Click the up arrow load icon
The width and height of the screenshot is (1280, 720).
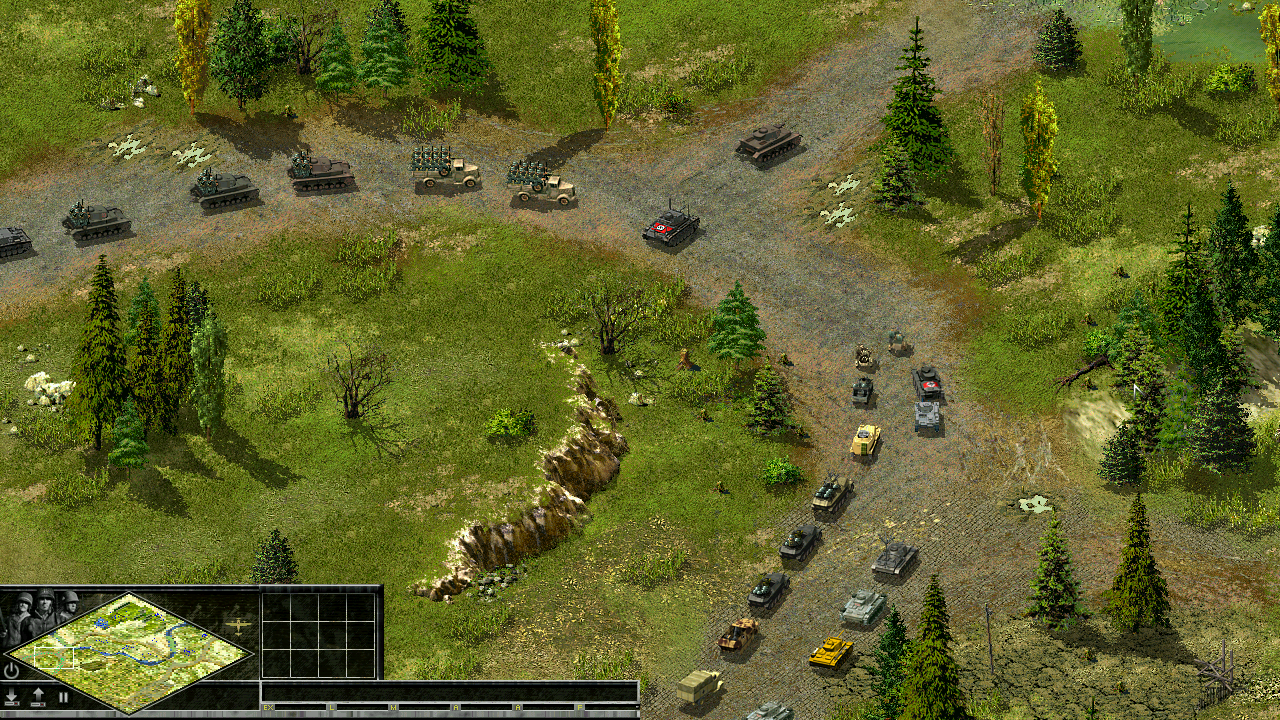pyautogui.click(x=38, y=697)
